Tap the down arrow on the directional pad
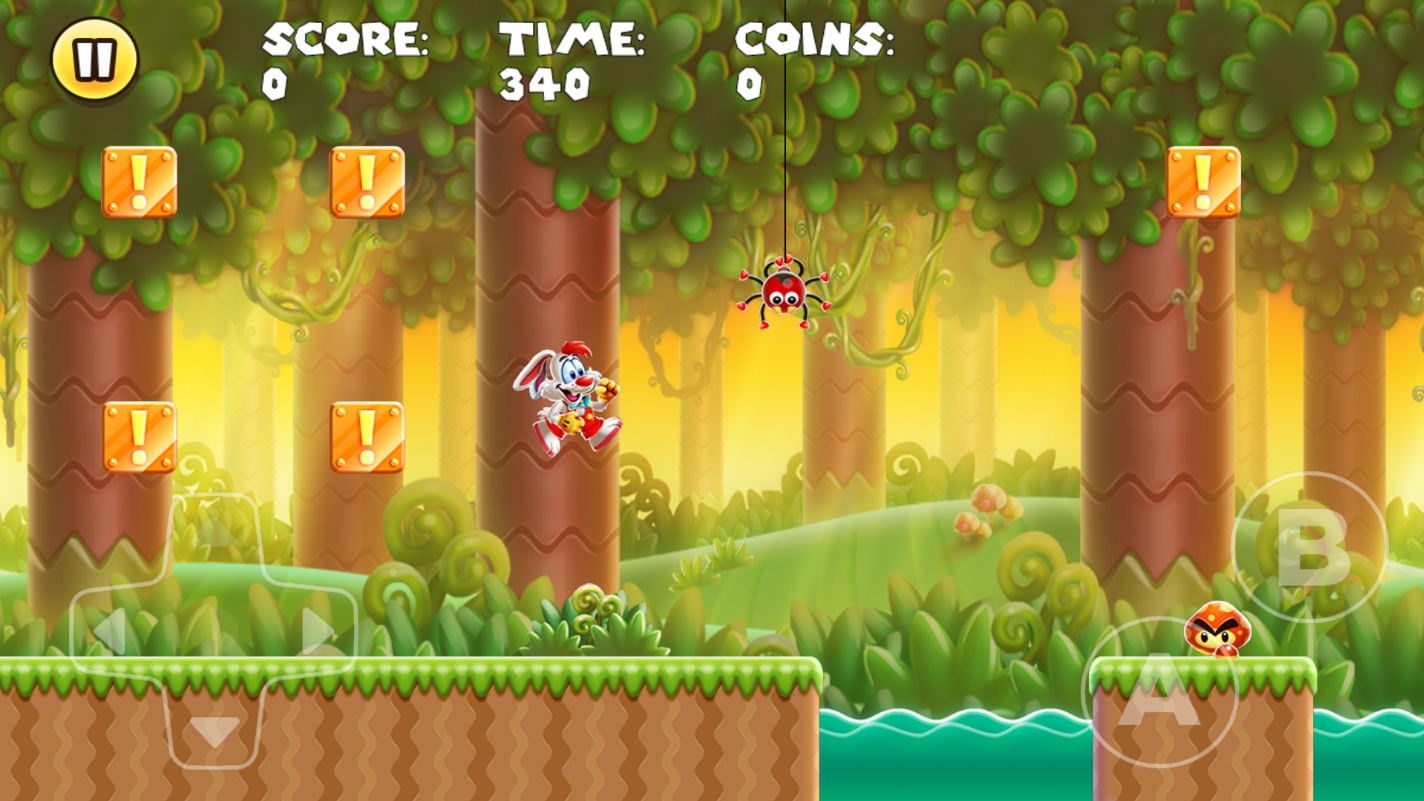This screenshot has width=1424, height=801. click(x=213, y=730)
